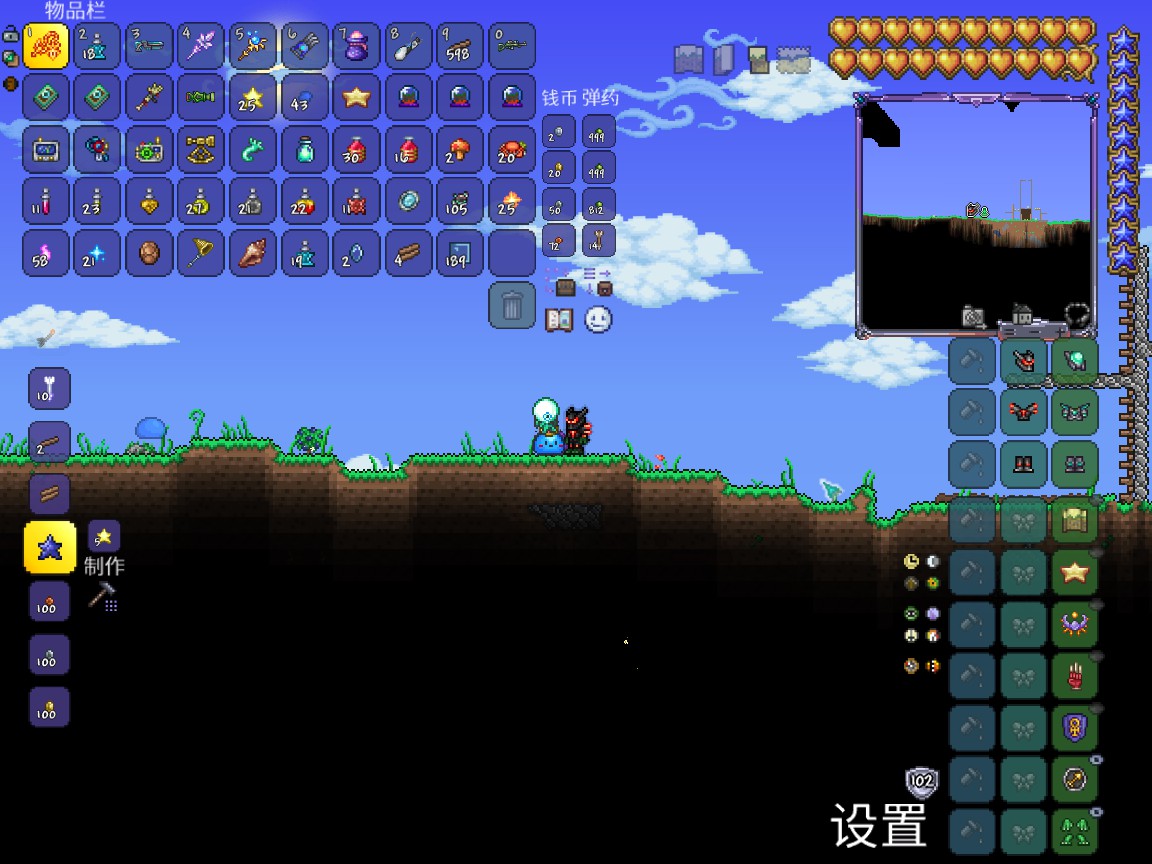The image size is (1152, 864).
Task: Pick the bug net inventory slot
Action: coord(201,253)
